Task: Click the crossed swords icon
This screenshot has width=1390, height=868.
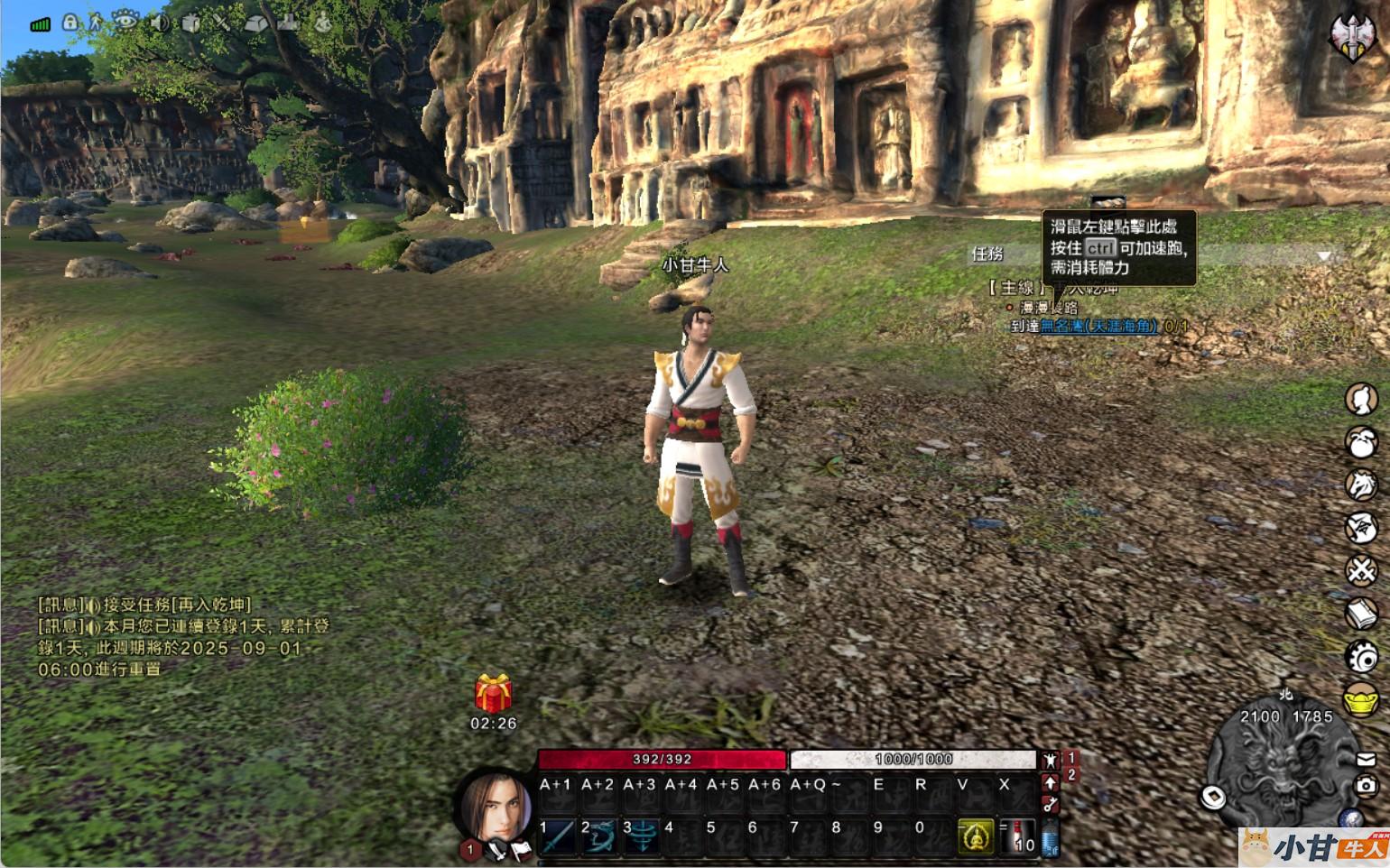Action: click(x=1361, y=570)
